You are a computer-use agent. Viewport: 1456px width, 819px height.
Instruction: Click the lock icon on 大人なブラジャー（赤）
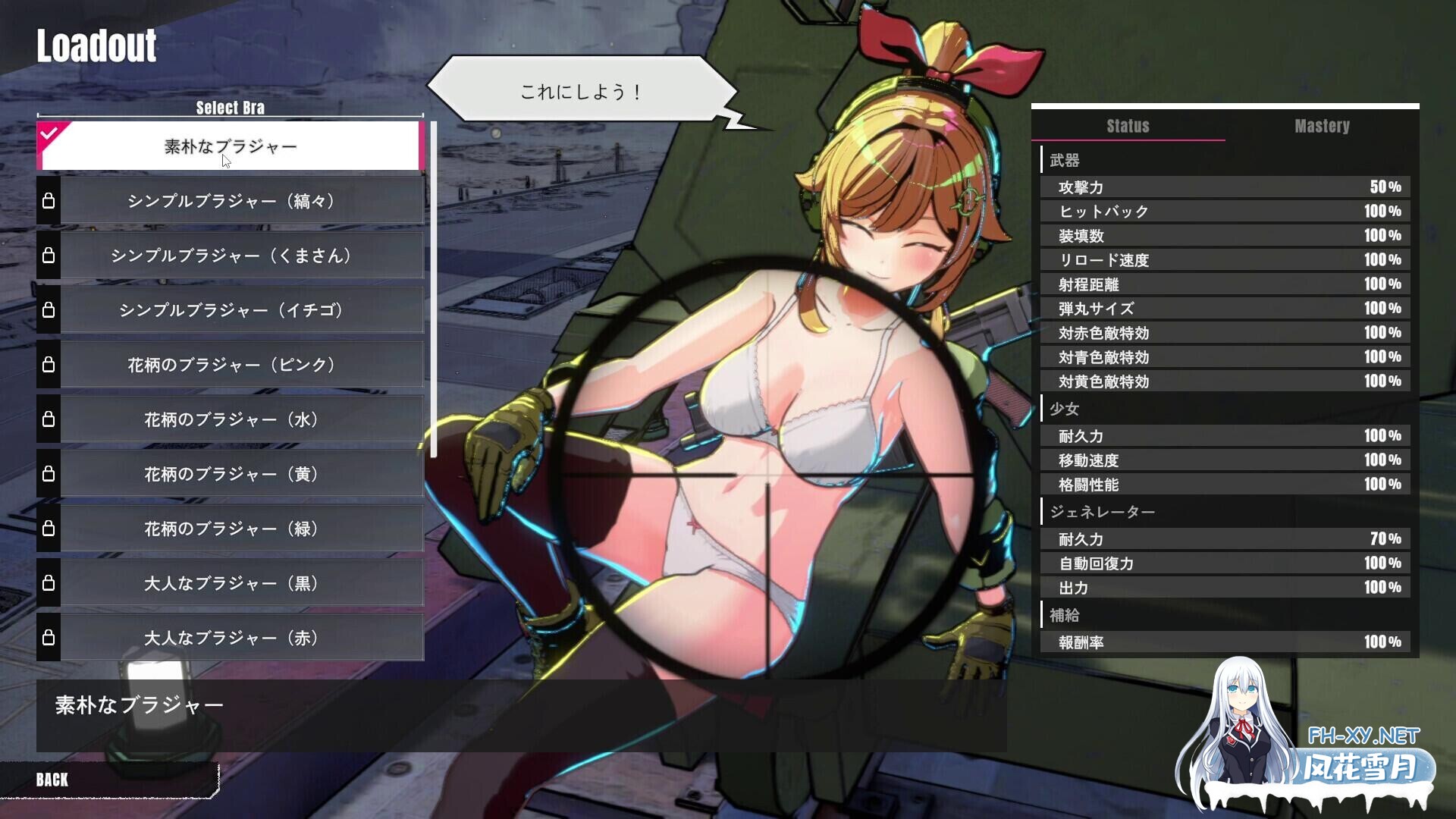50,638
